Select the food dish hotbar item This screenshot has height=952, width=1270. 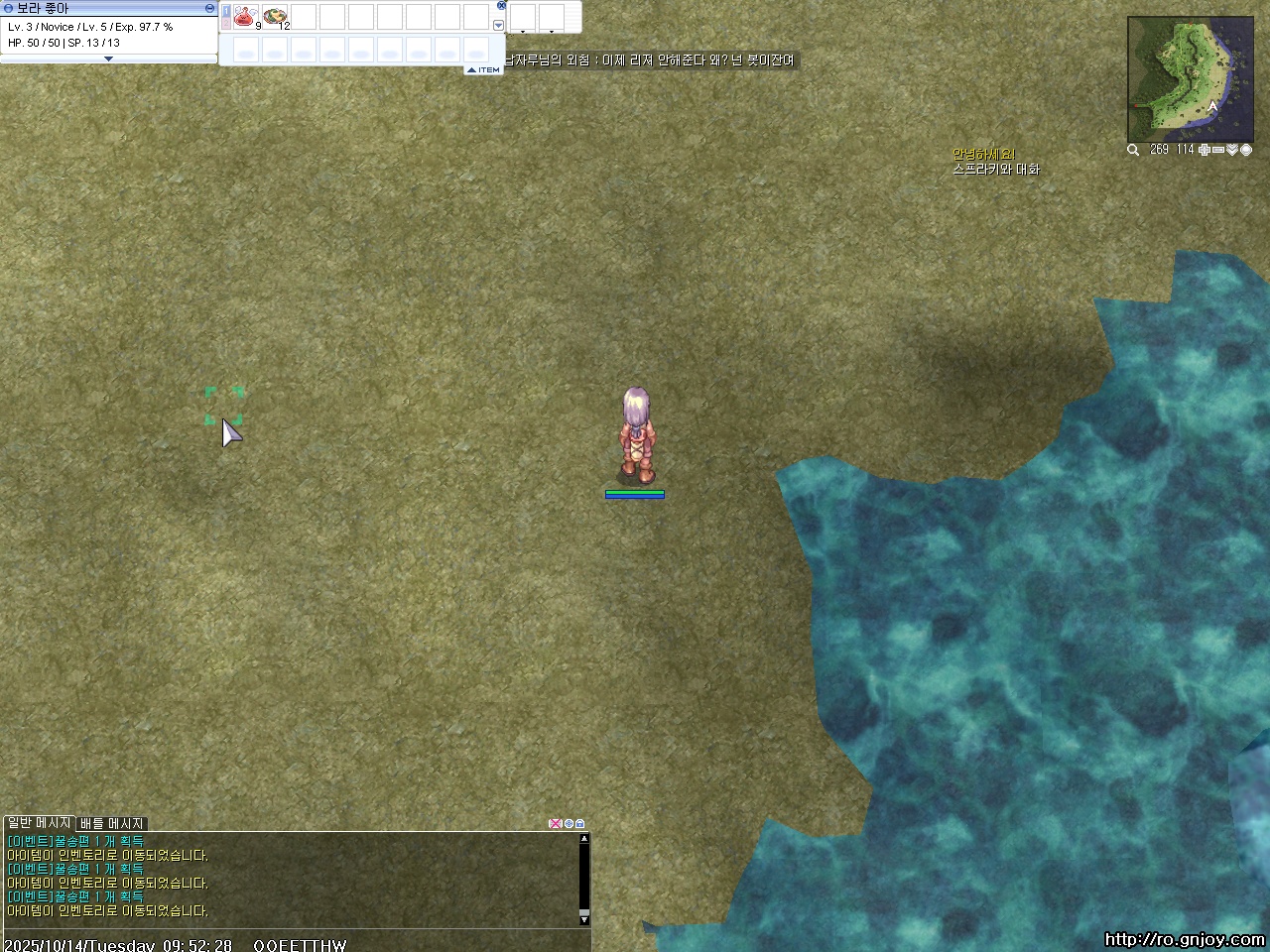coord(275,16)
